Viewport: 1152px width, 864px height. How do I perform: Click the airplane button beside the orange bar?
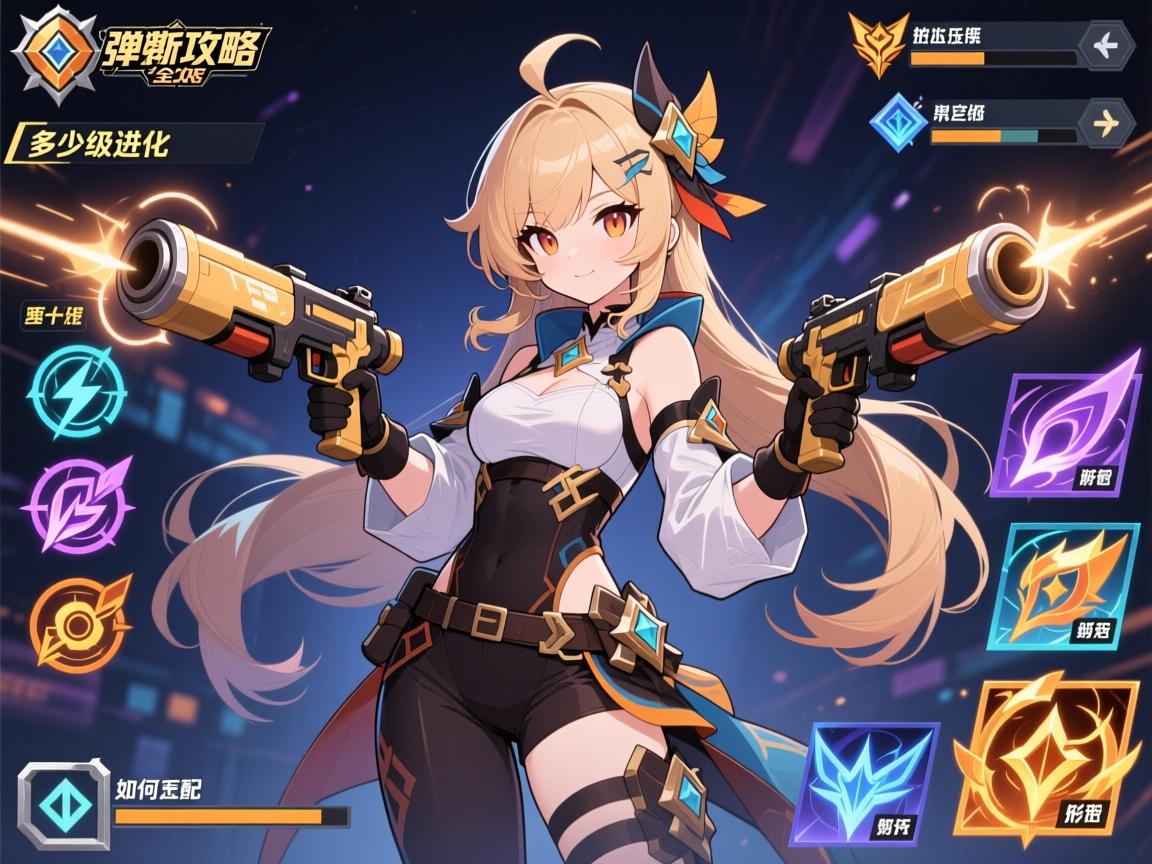pos(1107,45)
